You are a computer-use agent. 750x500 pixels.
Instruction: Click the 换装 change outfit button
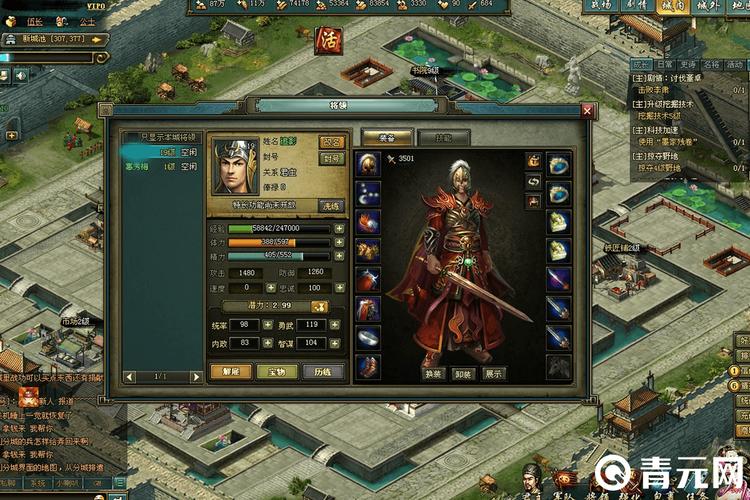[434, 373]
